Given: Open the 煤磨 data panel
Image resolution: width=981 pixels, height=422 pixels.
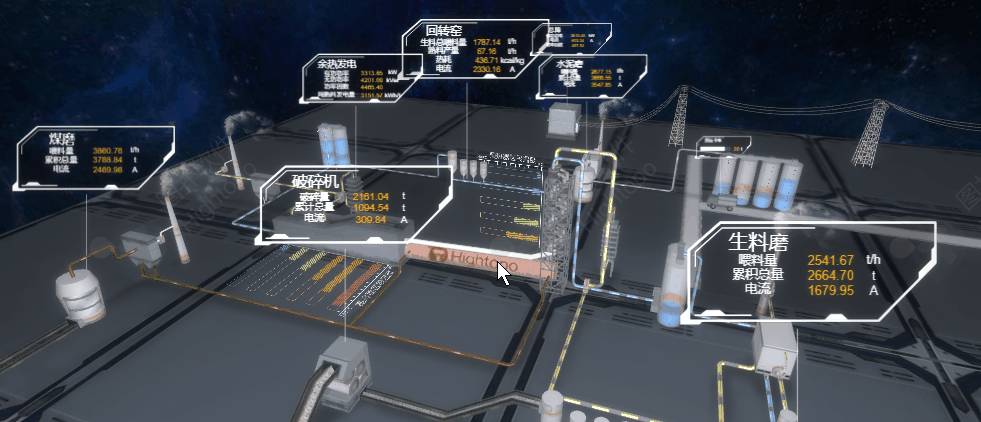Looking at the screenshot, I should pyautogui.click(x=95, y=158).
